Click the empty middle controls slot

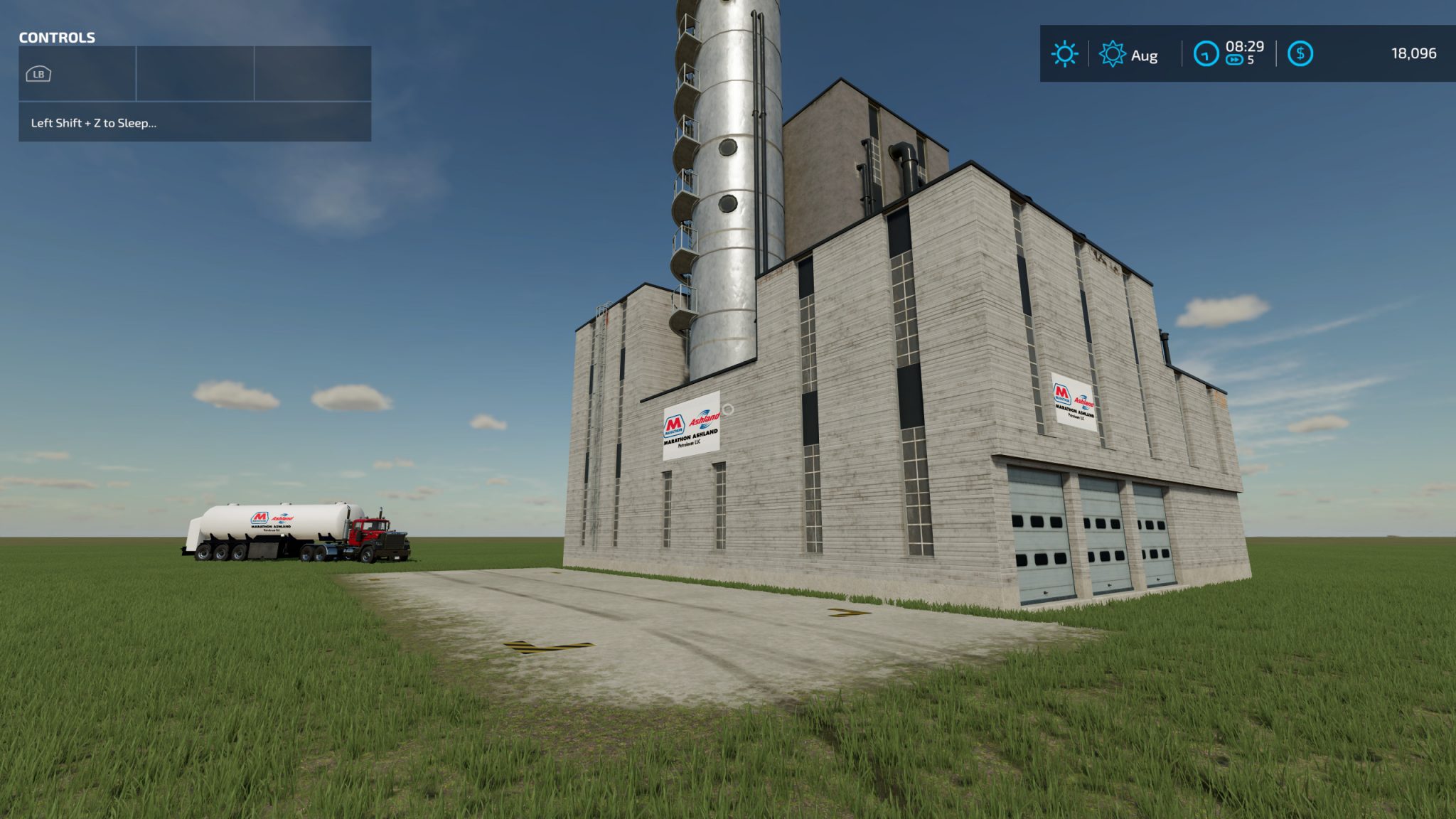click(x=193, y=73)
